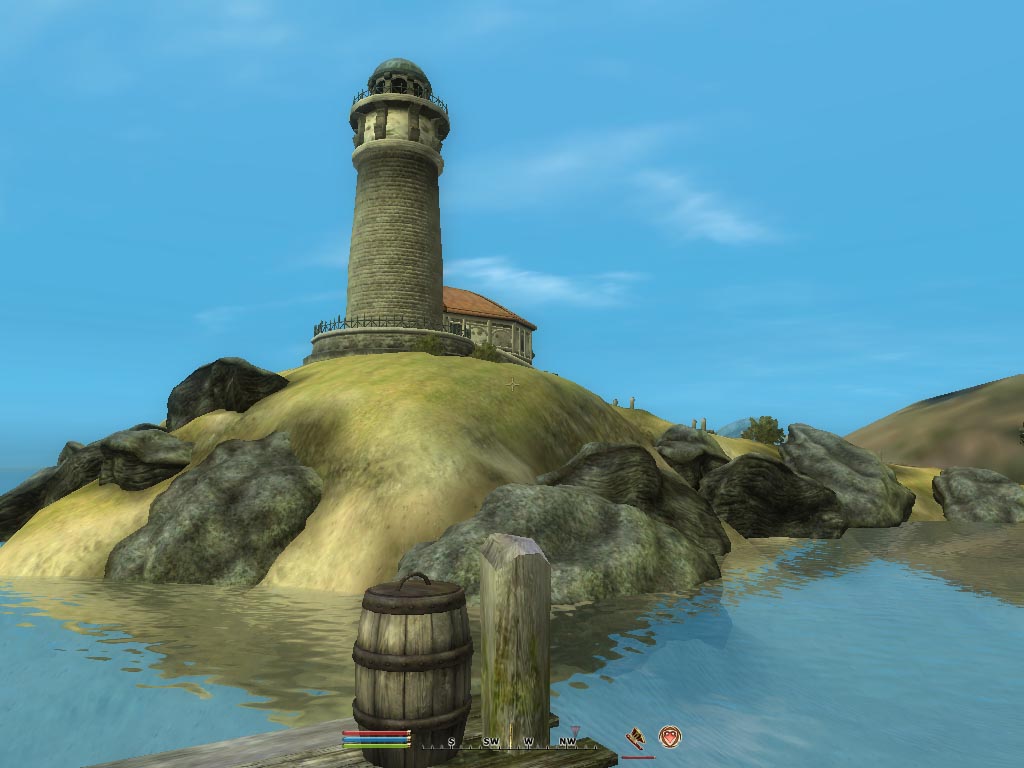Select the active heart spell icon
This screenshot has width=1024, height=768.
coord(669,738)
